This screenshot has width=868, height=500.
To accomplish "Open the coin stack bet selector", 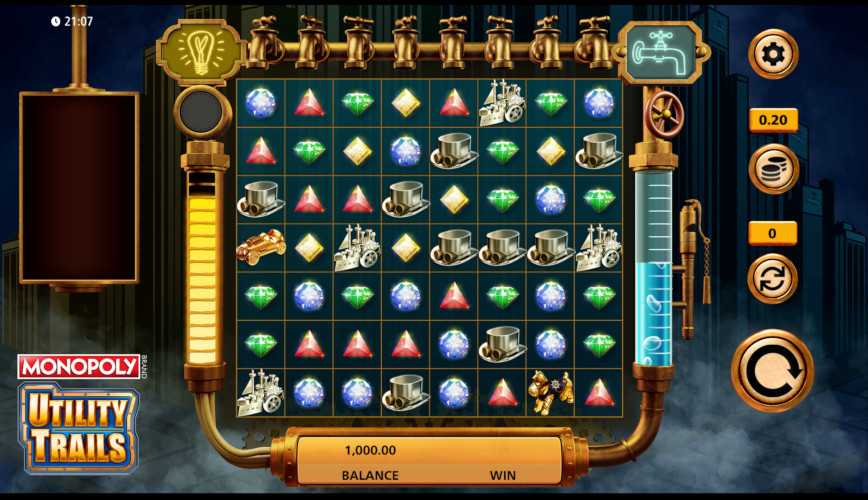I will click(773, 168).
